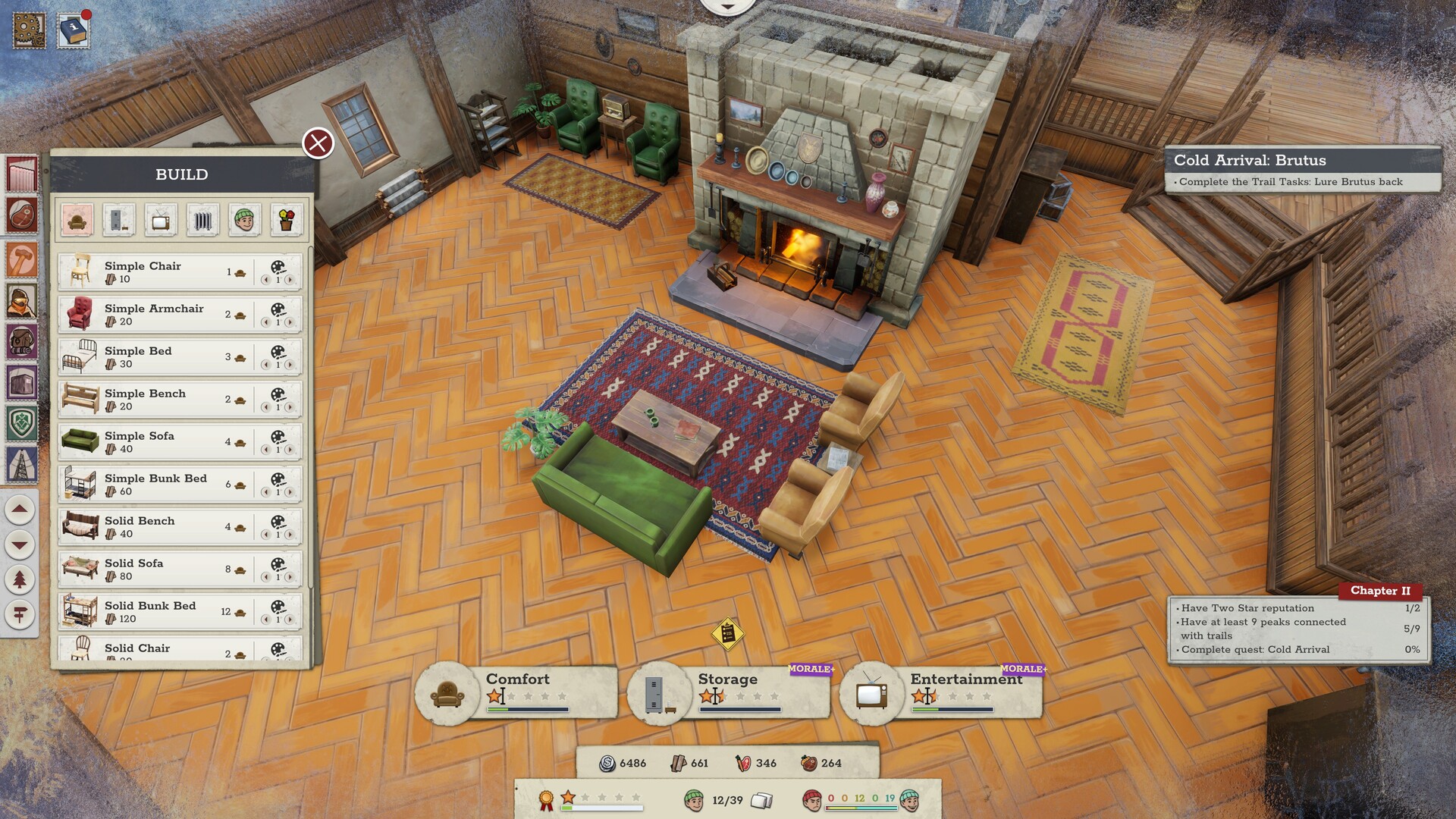Open the radiator heating category tab
The height and width of the screenshot is (819, 1456).
202,221
